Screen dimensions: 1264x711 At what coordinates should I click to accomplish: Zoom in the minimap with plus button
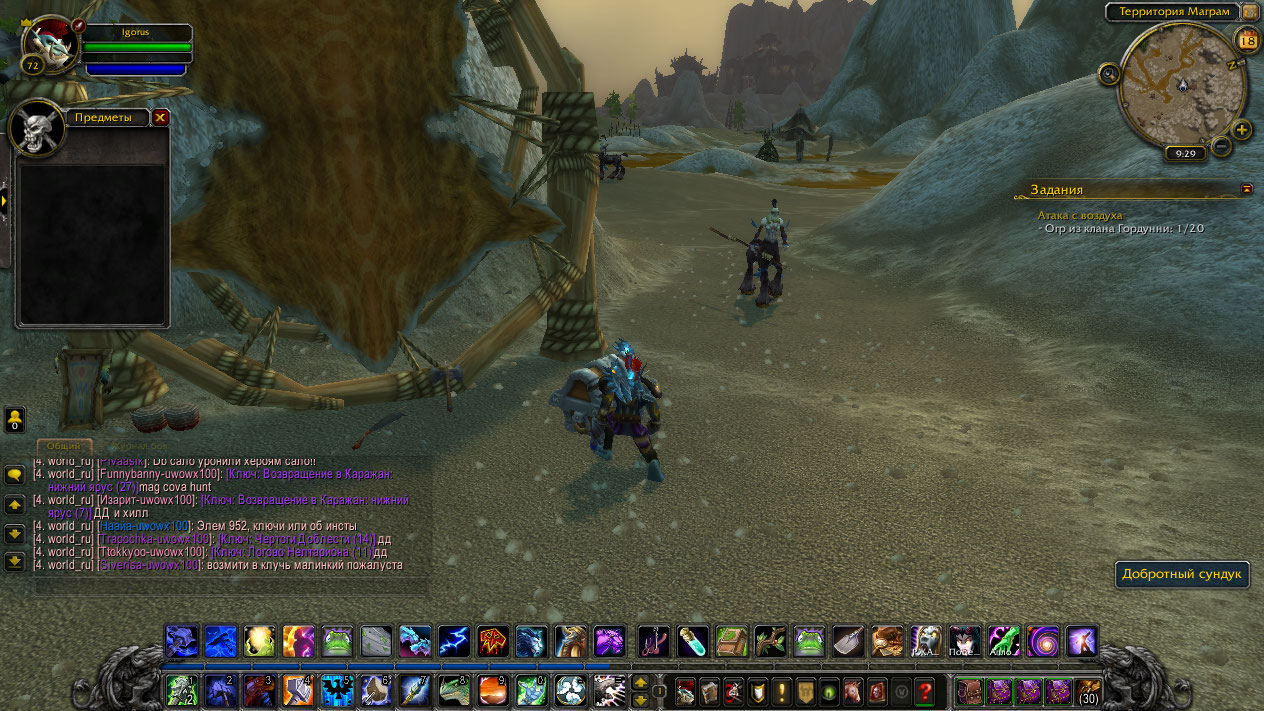[x=1242, y=130]
